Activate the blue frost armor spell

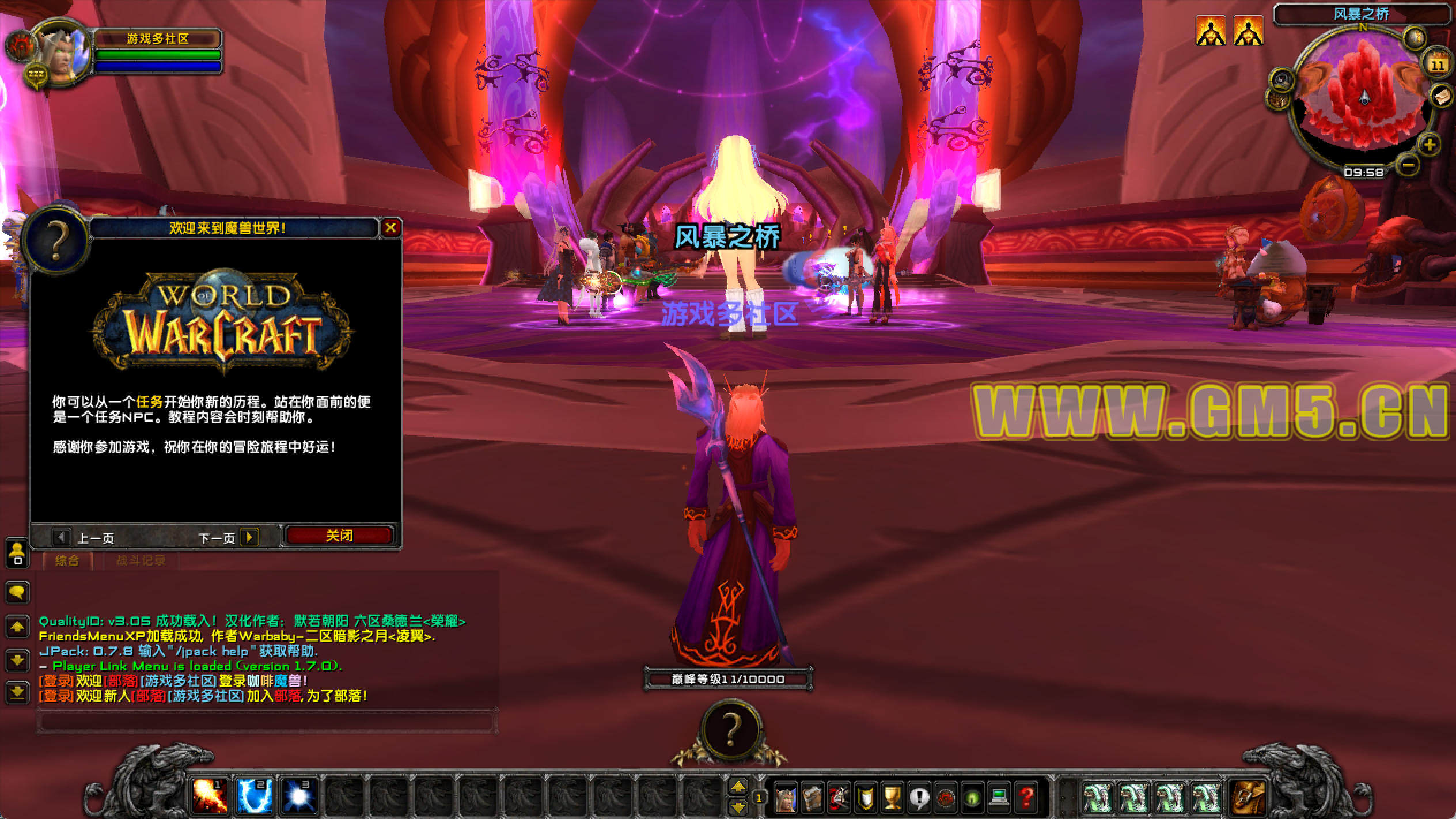coord(254,797)
